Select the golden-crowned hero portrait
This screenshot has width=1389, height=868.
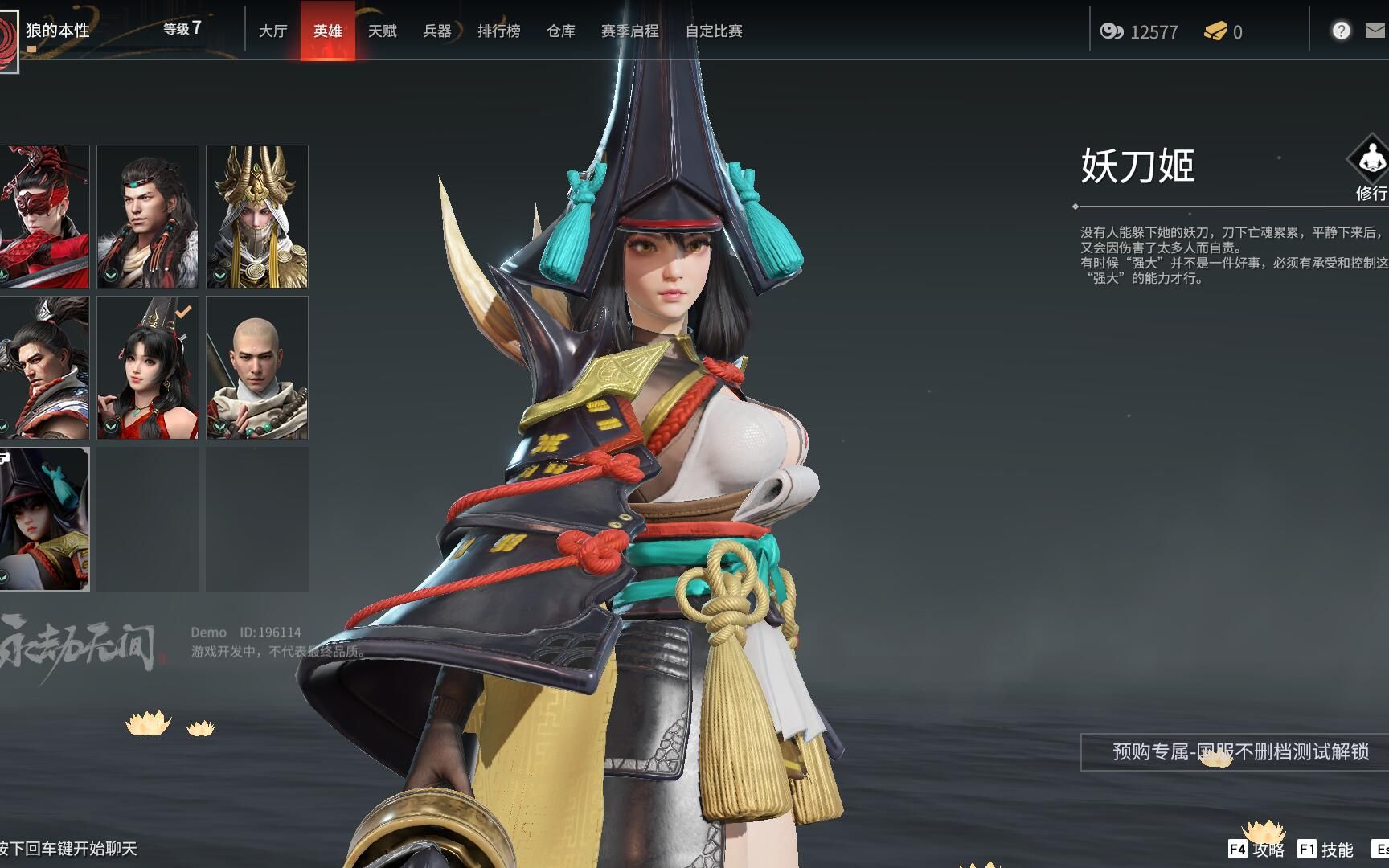point(256,215)
